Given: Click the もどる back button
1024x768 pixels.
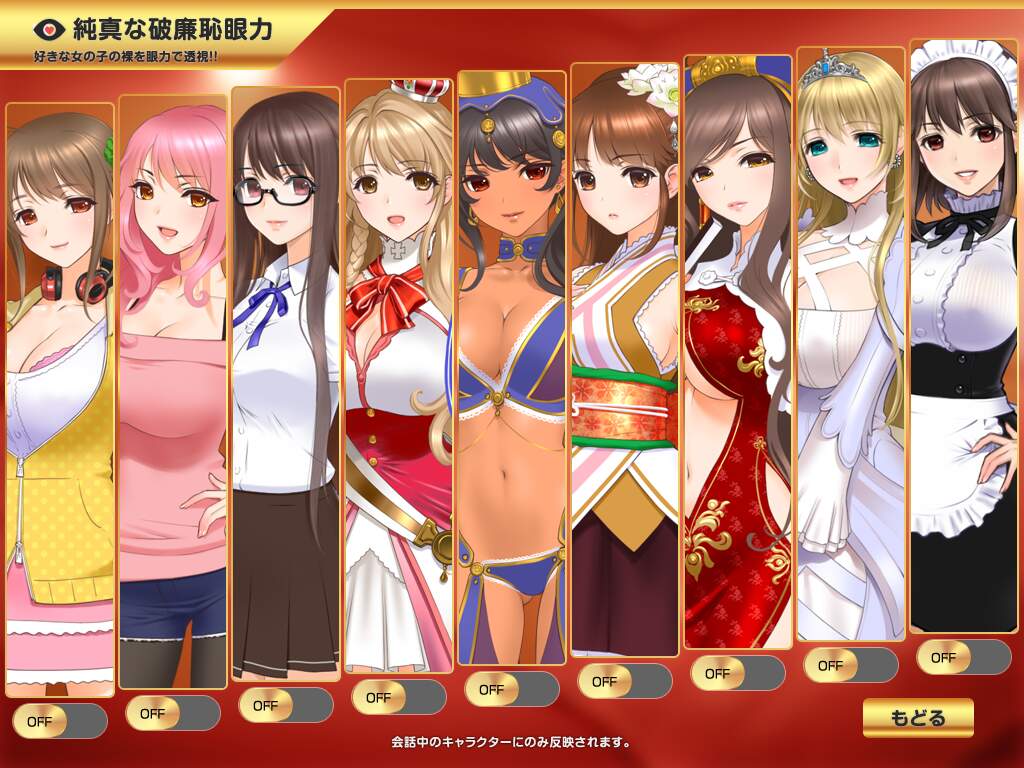Looking at the screenshot, I should (x=917, y=717).
